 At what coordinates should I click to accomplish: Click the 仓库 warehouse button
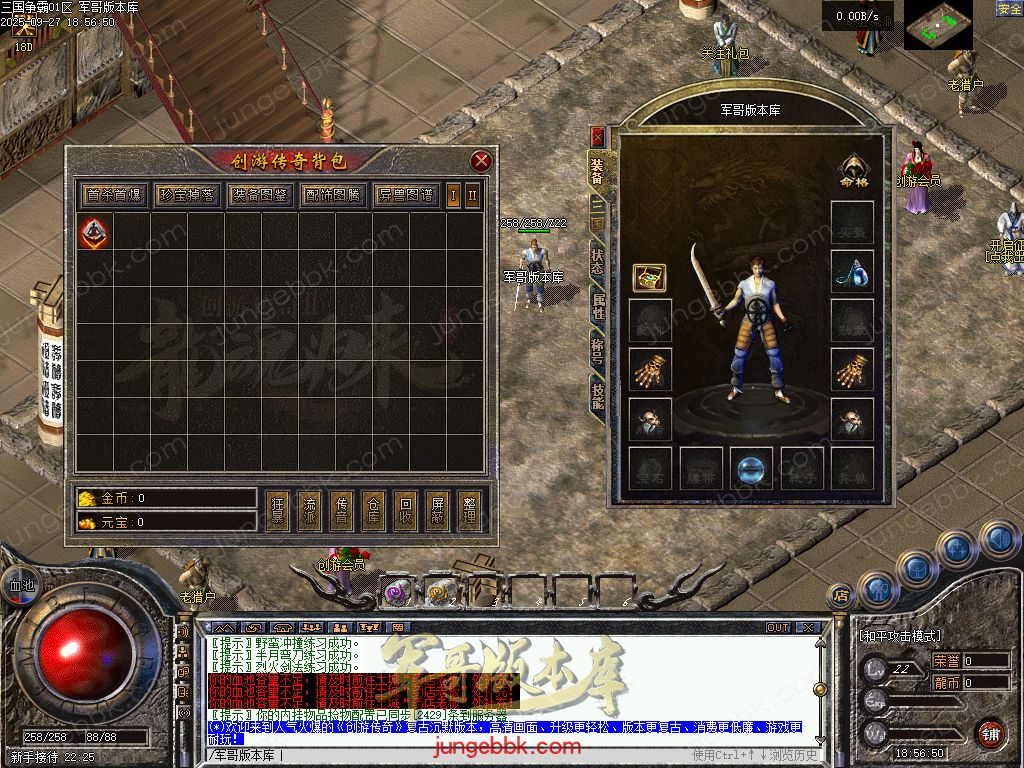[374, 510]
